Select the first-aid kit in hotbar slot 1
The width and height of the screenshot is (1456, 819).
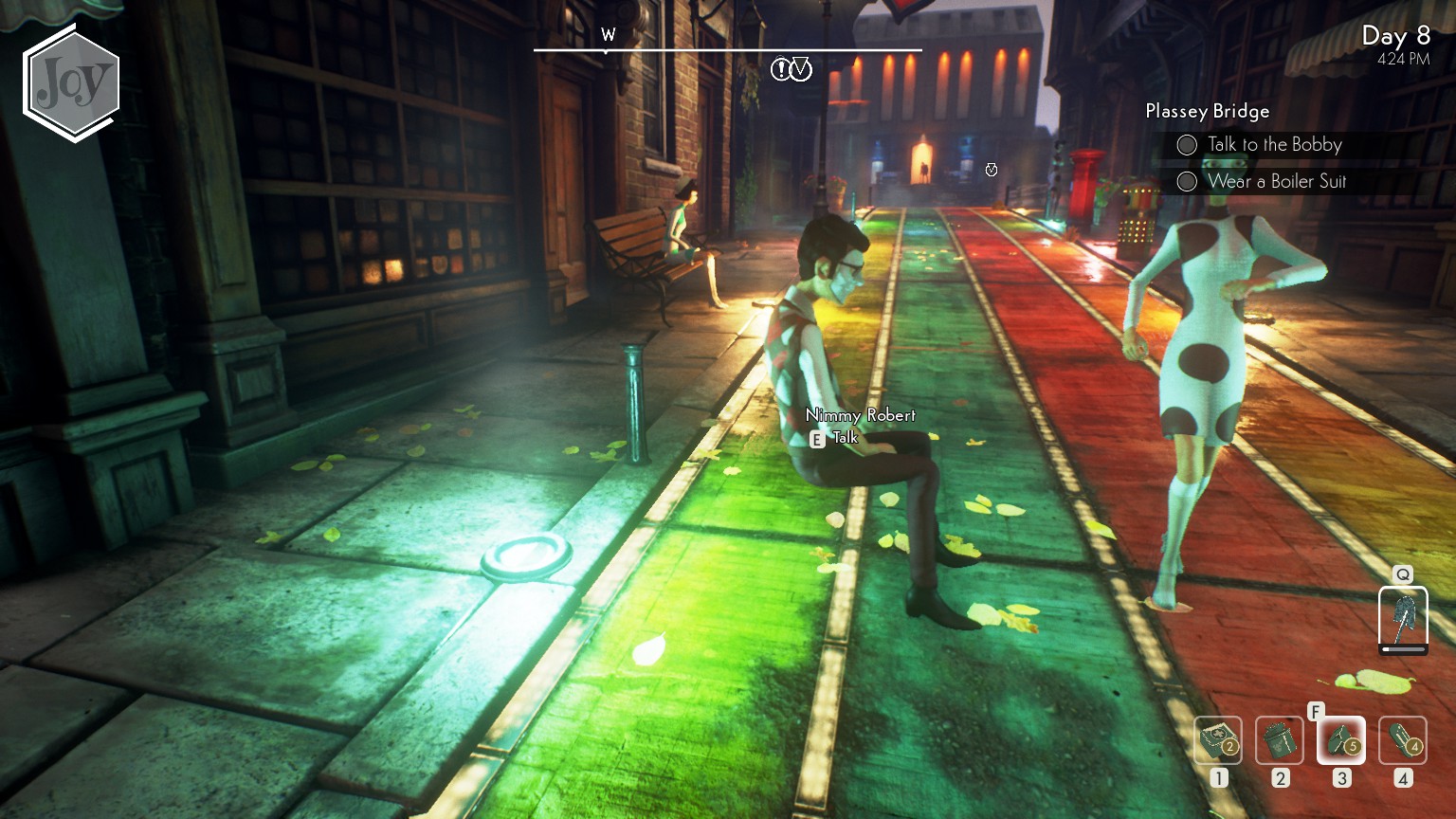tap(1218, 740)
